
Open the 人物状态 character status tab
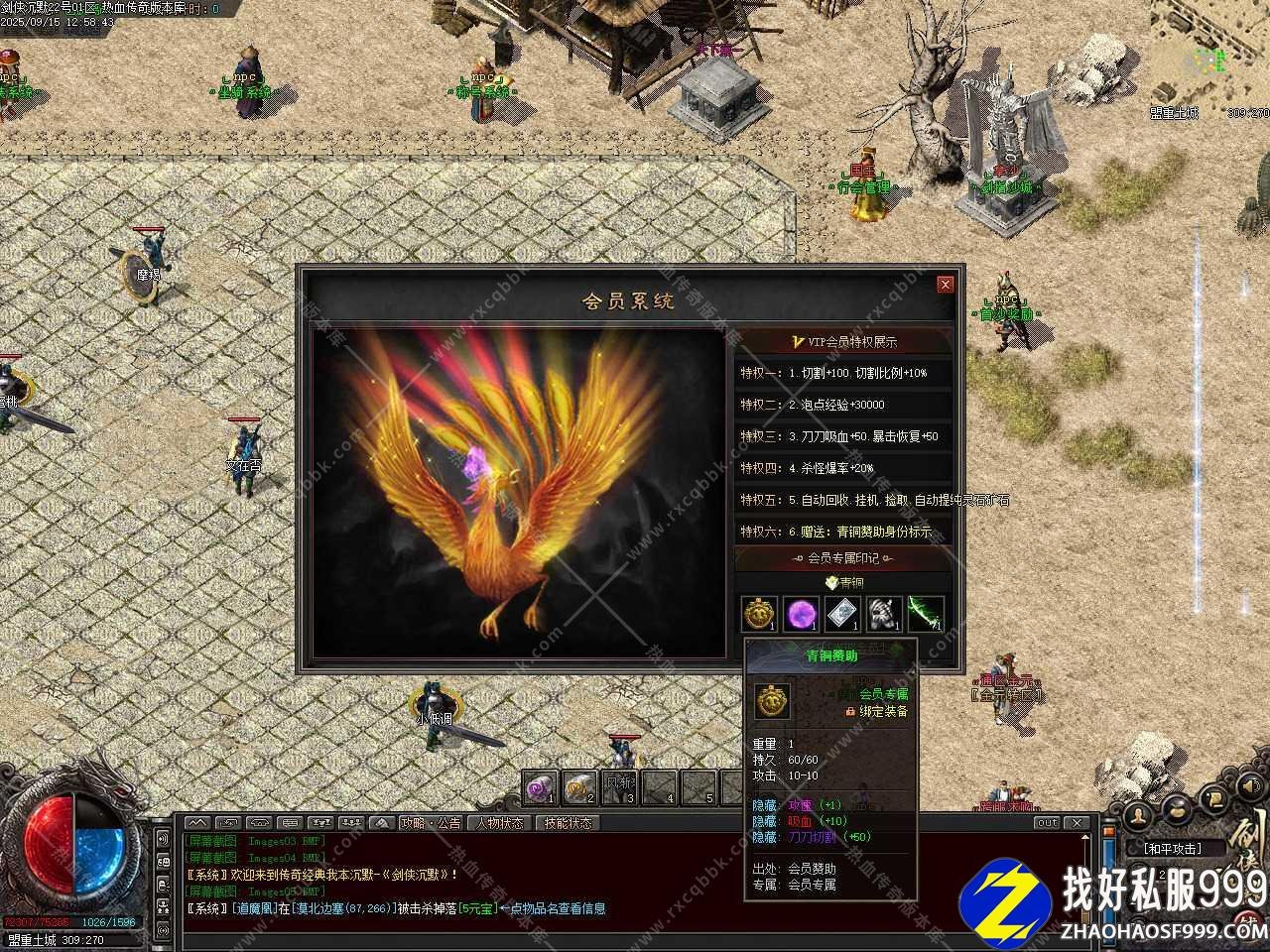pyautogui.click(x=499, y=823)
